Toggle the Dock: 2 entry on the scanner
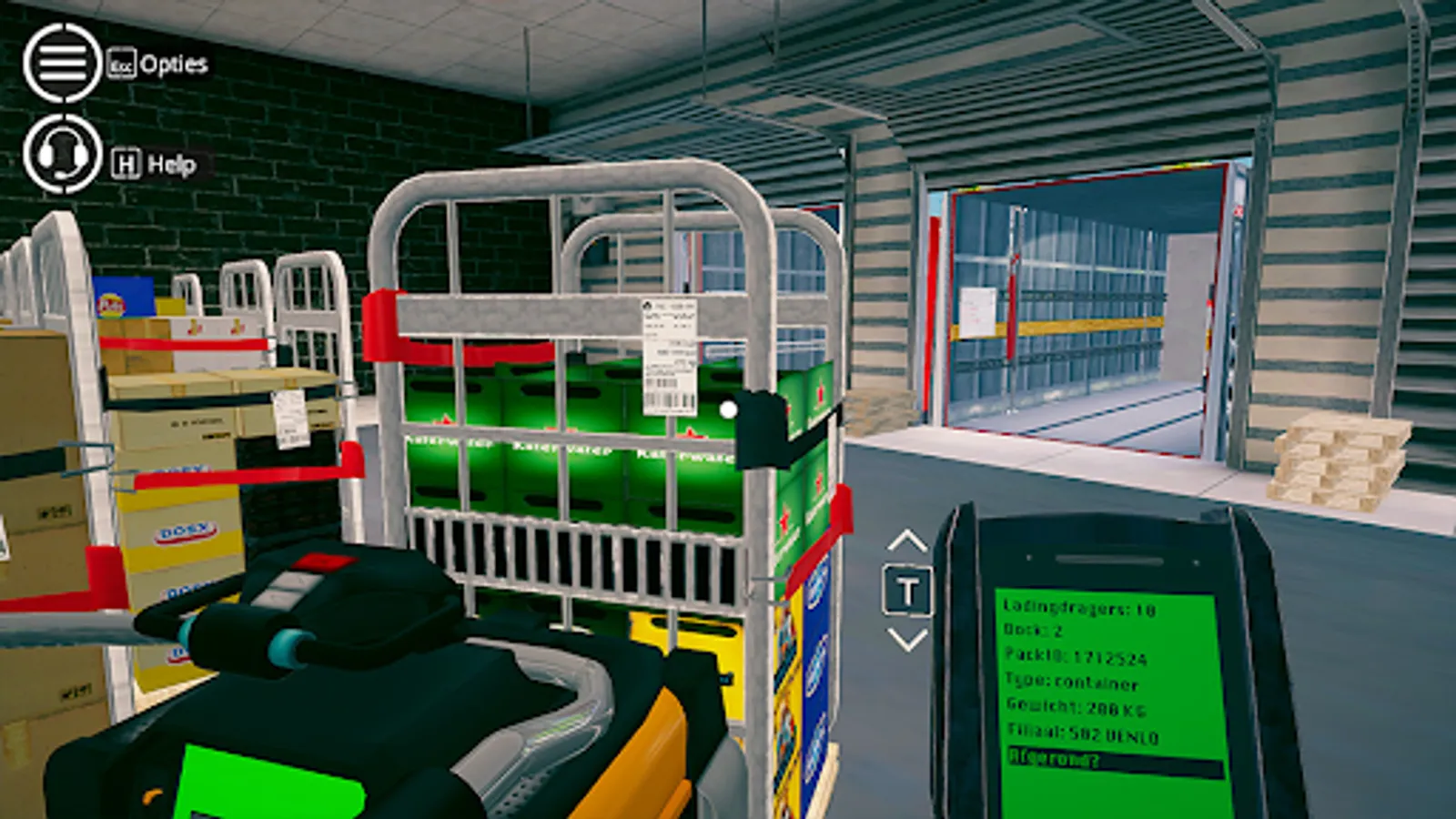The image size is (1456, 819). [1033, 629]
